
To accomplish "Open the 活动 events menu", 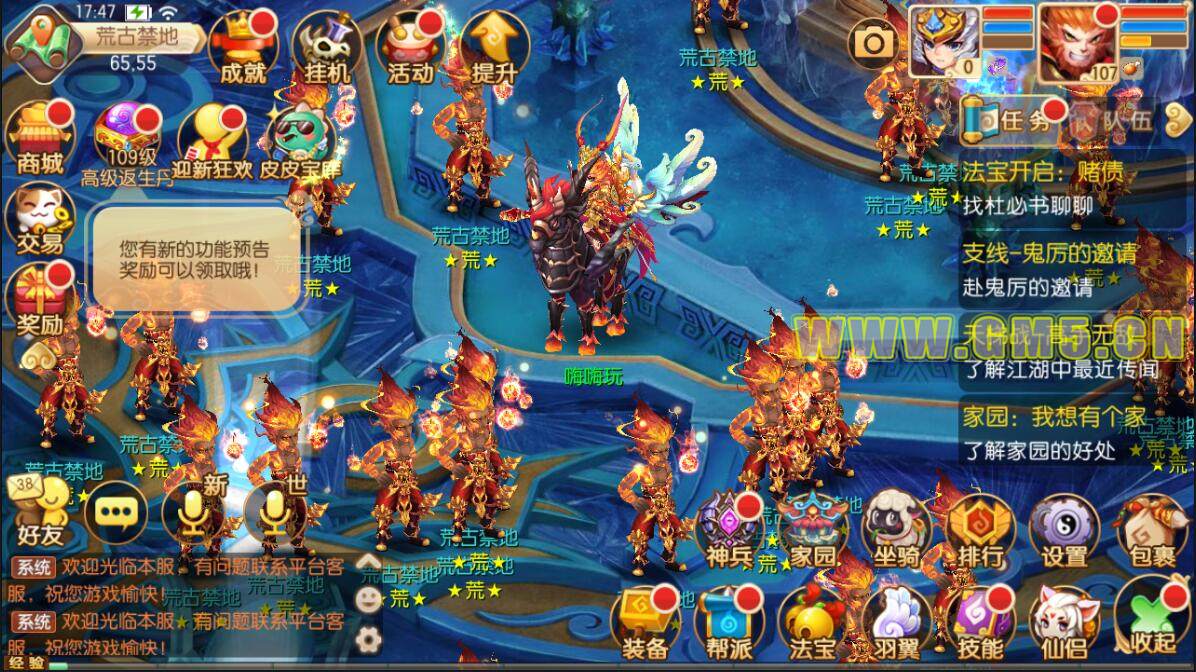I will 409,47.
